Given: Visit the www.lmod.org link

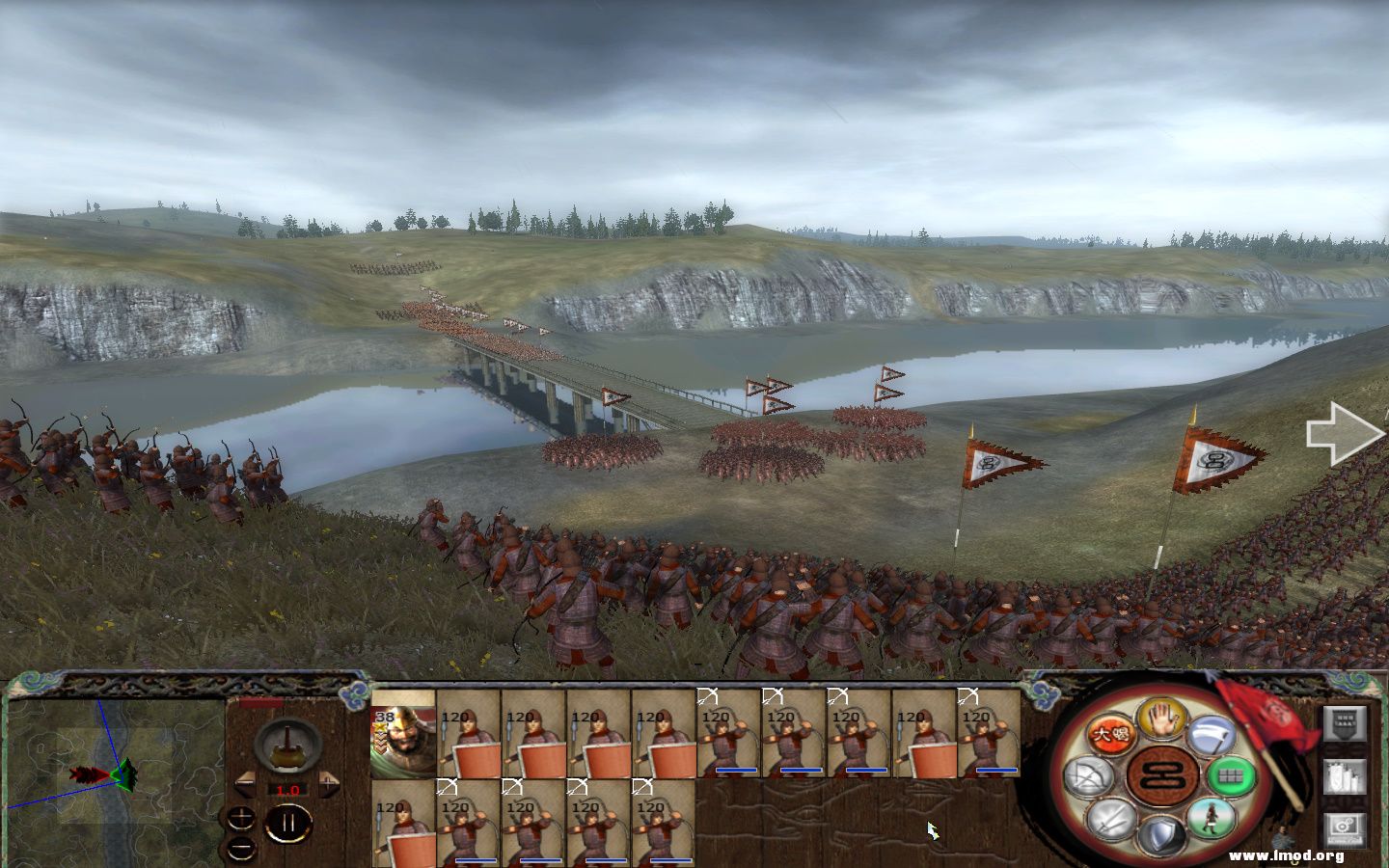Looking at the screenshot, I should 1286,855.
